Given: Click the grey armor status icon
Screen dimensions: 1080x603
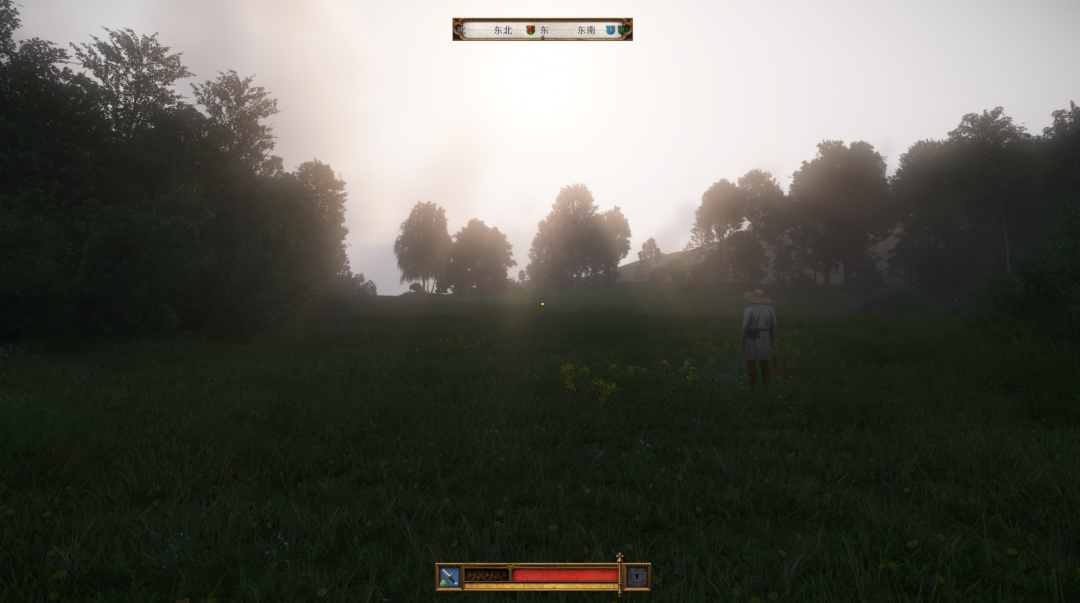Looking at the screenshot, I should pos(637,576).
